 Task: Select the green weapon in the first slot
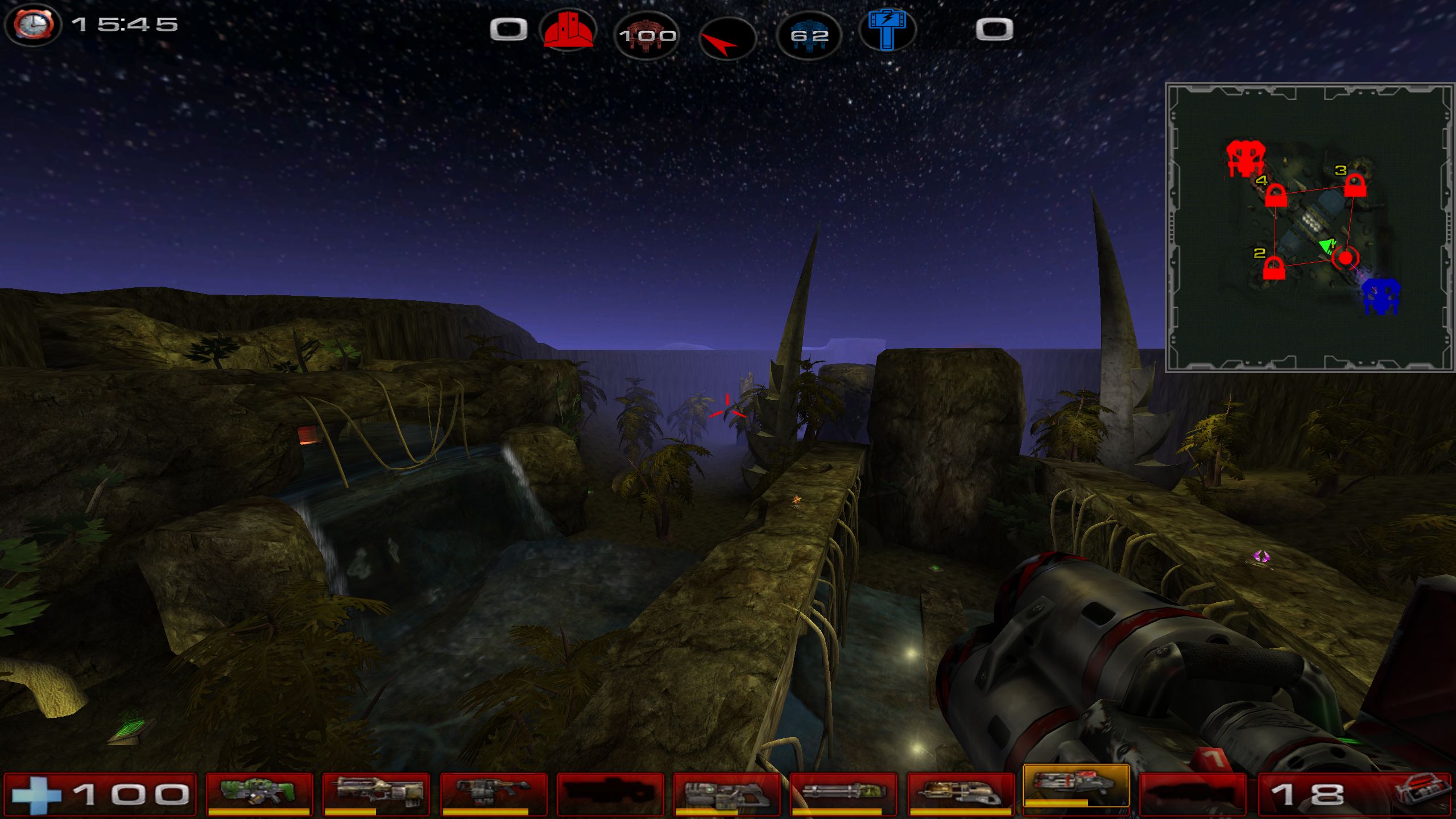(x=259, y=793)
